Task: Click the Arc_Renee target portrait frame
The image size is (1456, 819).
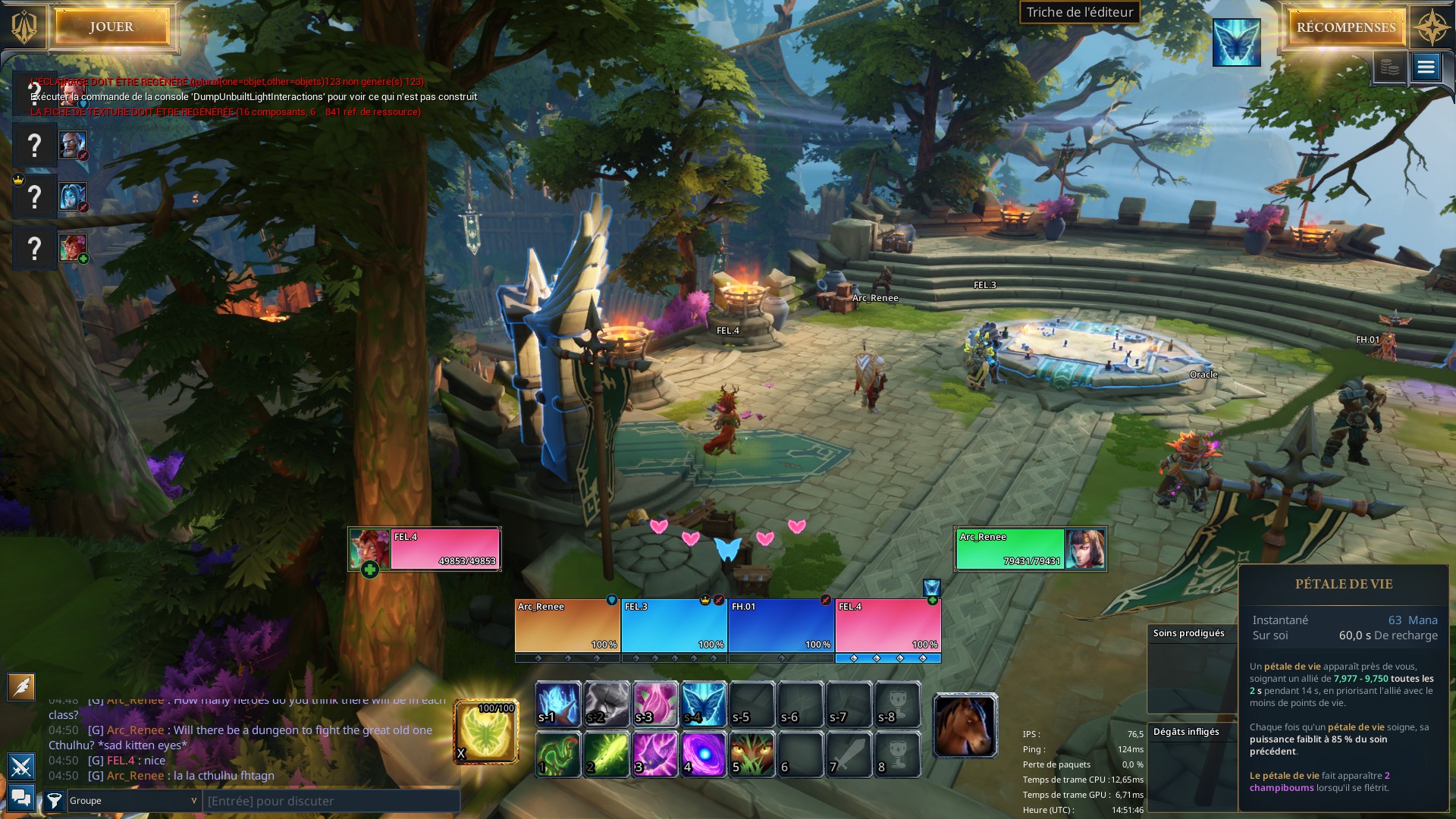Action: coord(1030,549)
